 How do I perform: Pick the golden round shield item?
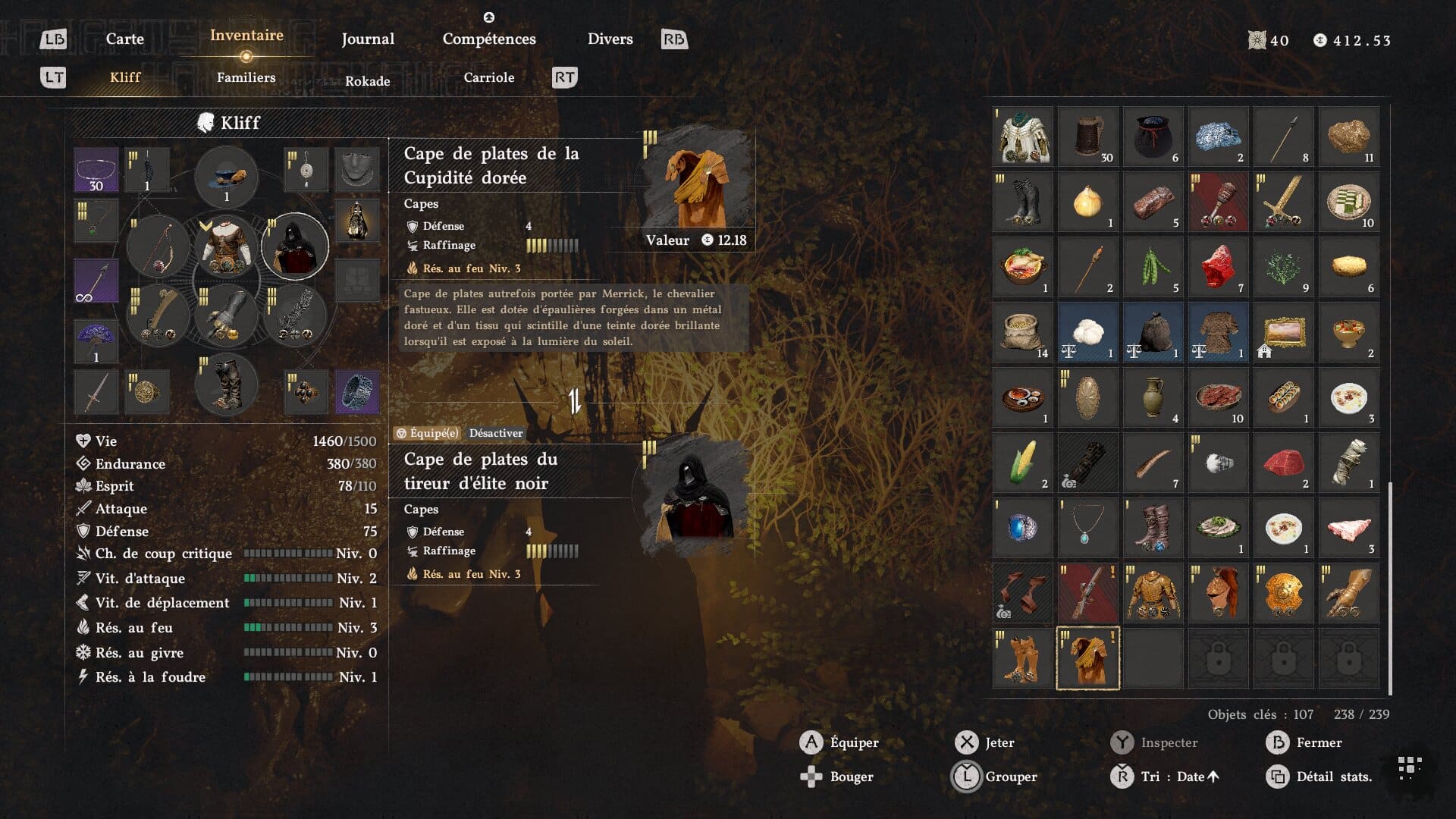click(1283, 592)
